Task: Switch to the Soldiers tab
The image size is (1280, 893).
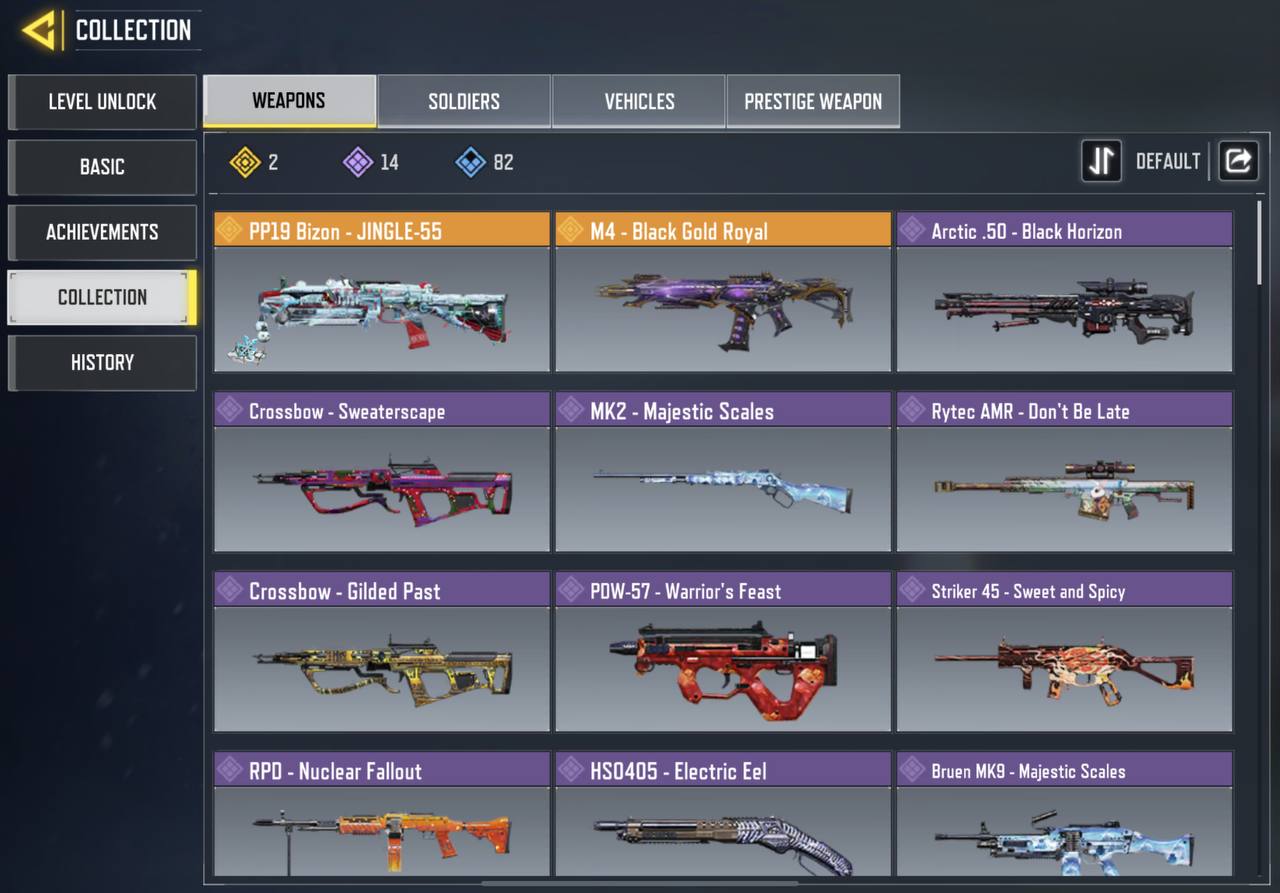Action: (463, 100)
